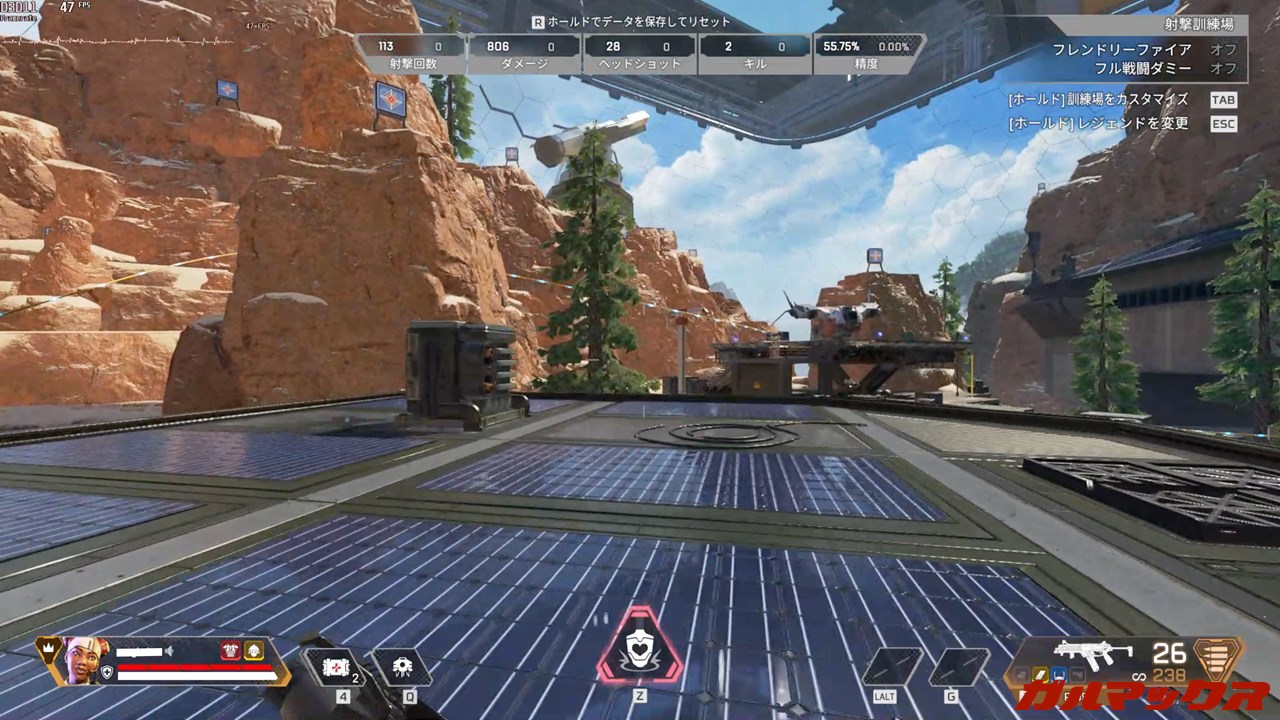Activate the D.O.C. heal drone tactical

[402, 667]
